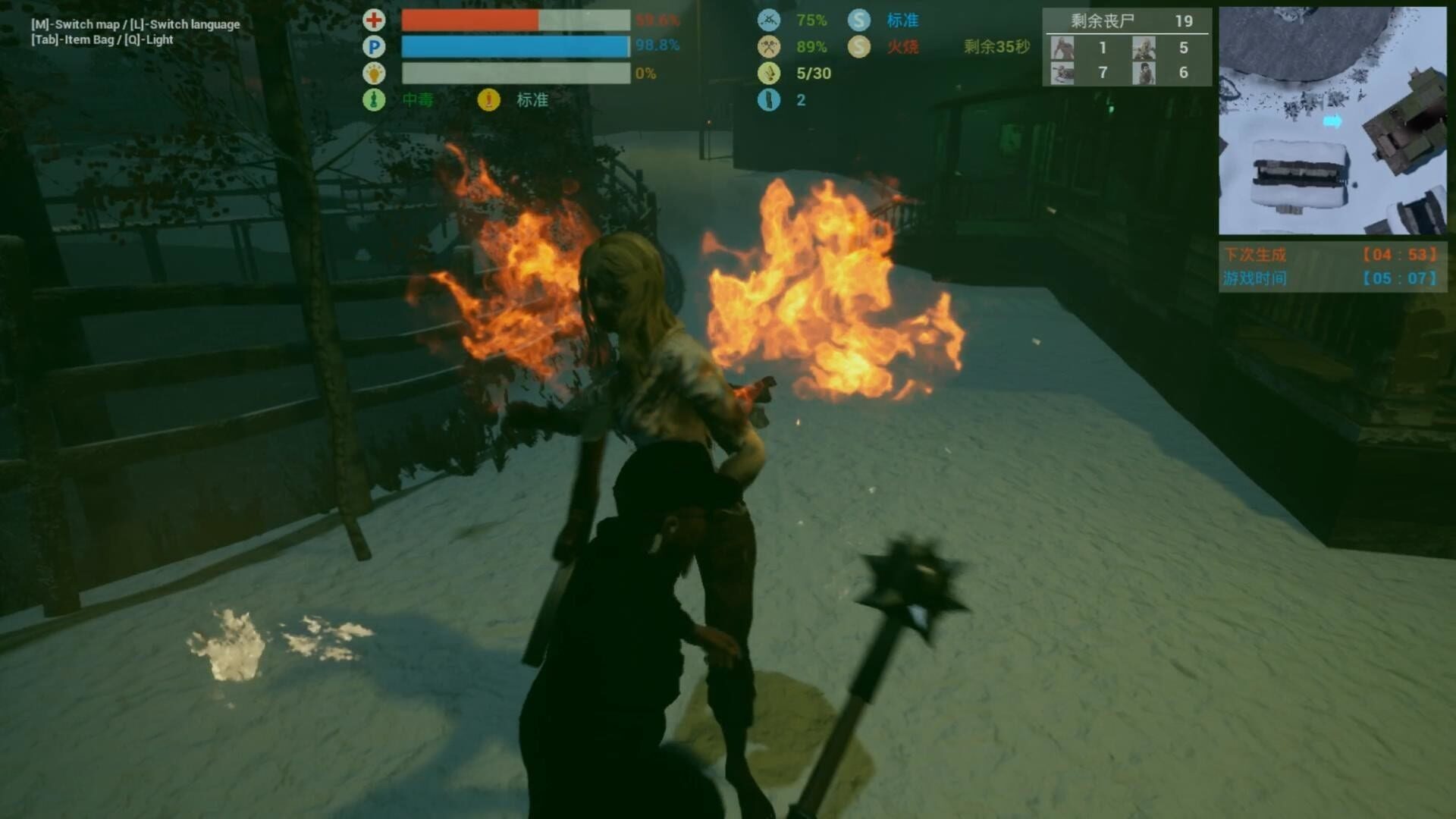Toggle the red S 火烧 burning status icon
Screen dimensions: 1456x819
(859, 47)
